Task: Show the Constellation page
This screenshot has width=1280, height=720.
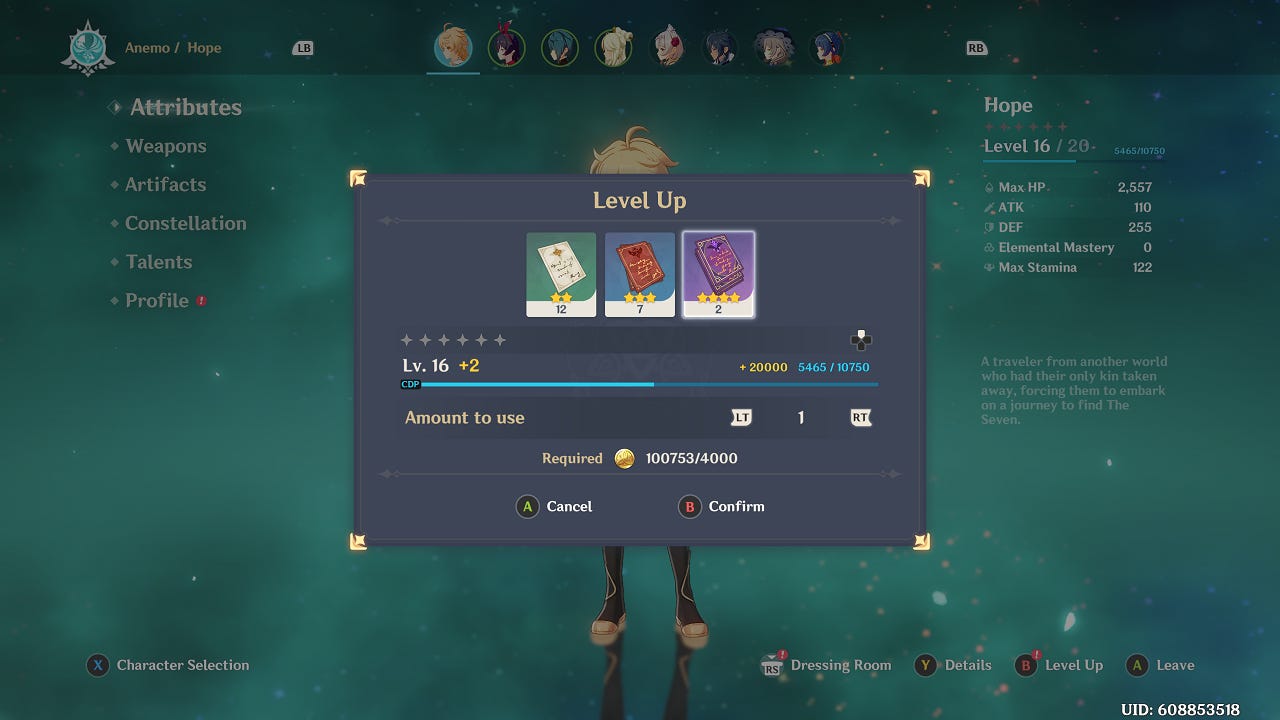Action: (185, 223)
